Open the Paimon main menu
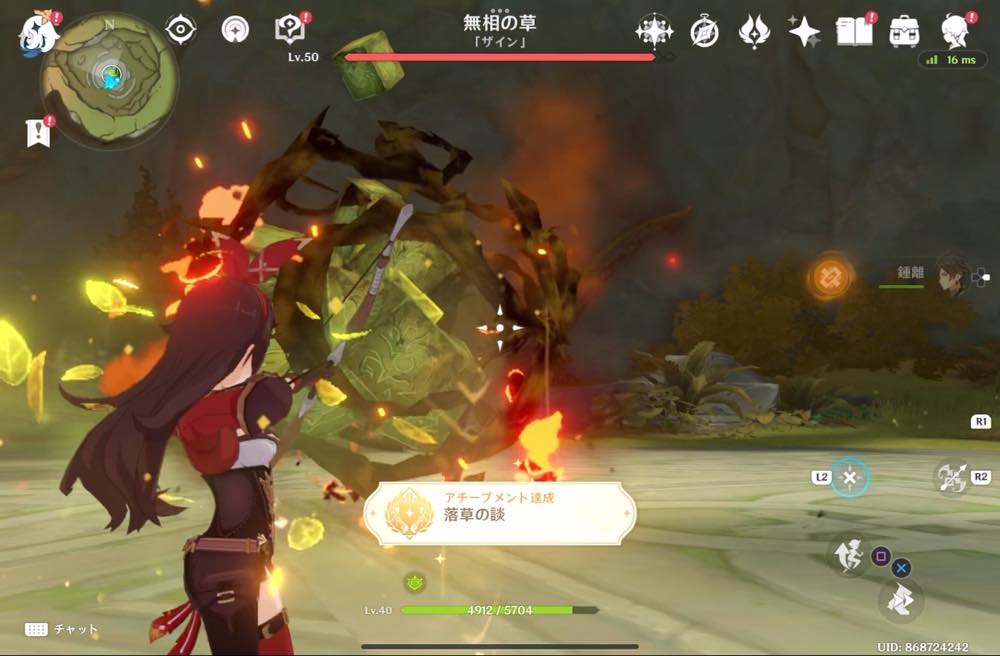 tap(36, 33)
